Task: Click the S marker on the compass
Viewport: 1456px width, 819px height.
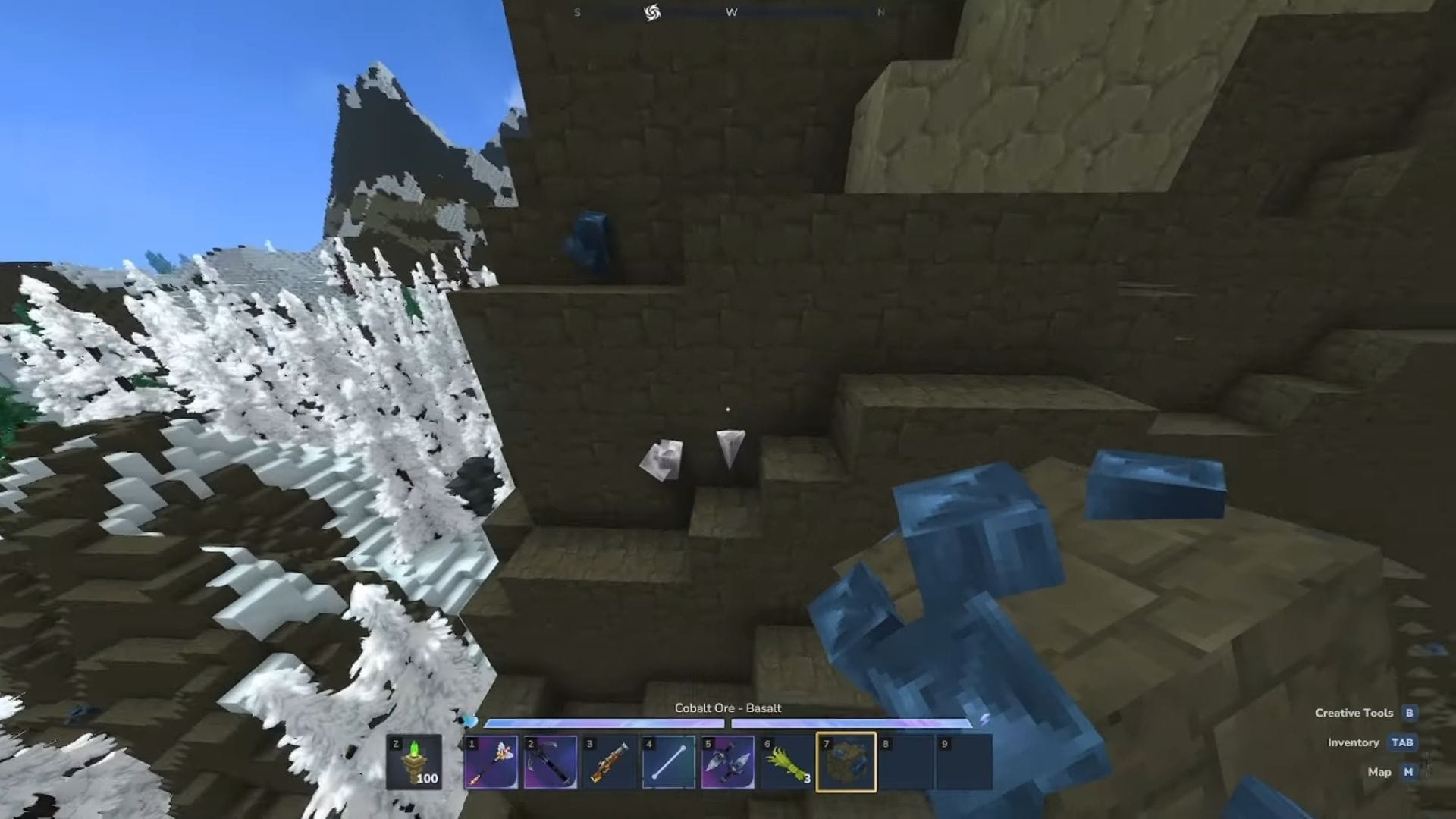Action: [x=577, y=11]
